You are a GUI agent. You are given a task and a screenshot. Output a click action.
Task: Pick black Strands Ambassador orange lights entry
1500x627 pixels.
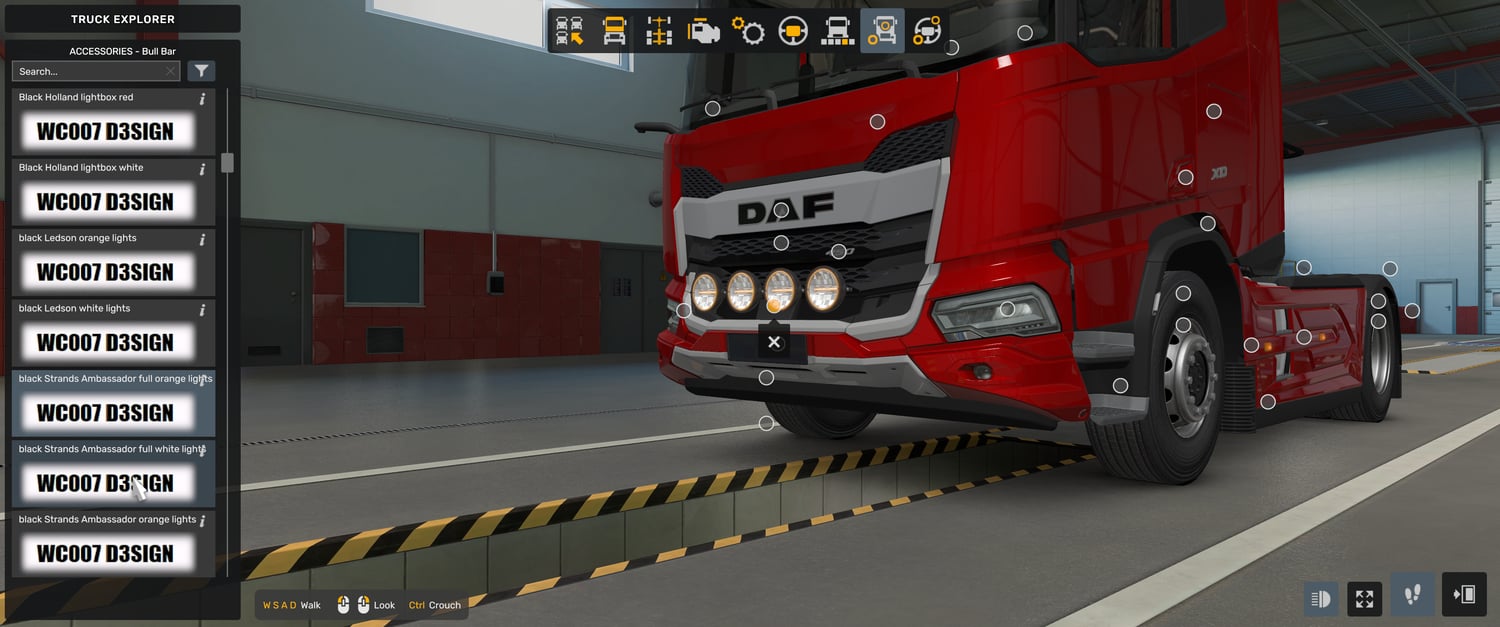105,553
